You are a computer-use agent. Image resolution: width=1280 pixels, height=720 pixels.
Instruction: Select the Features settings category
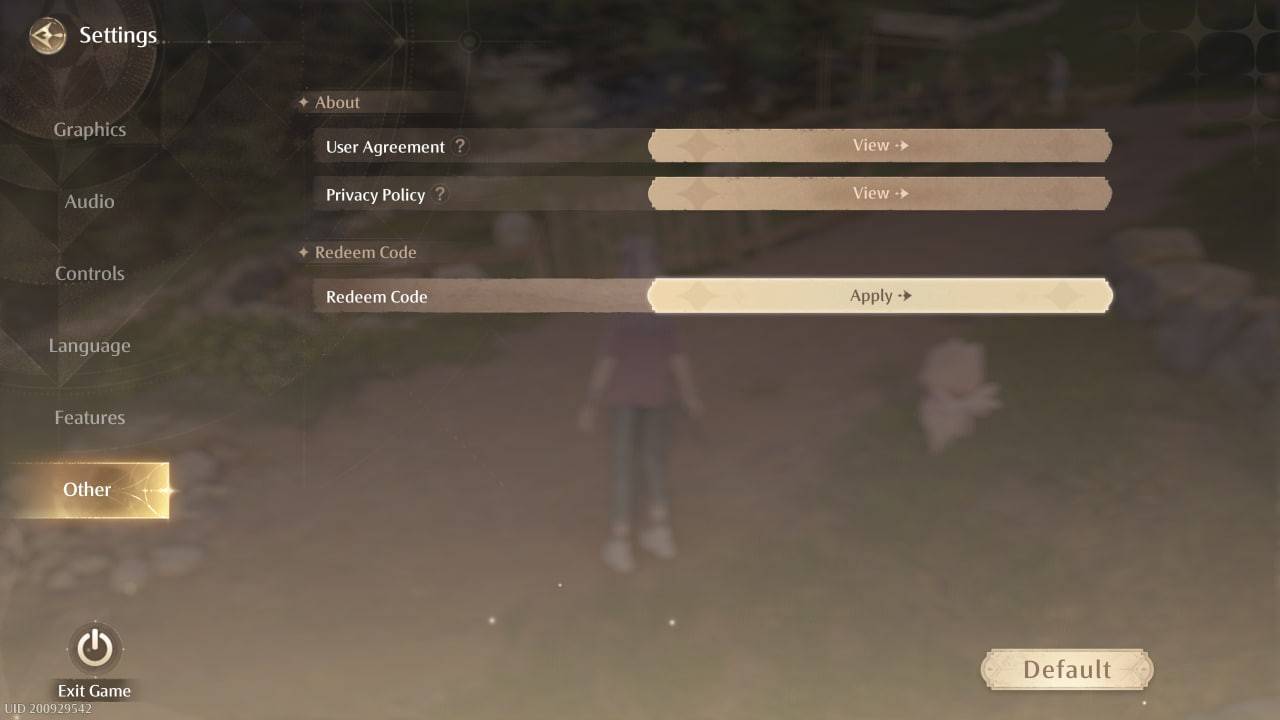(89, 417)
